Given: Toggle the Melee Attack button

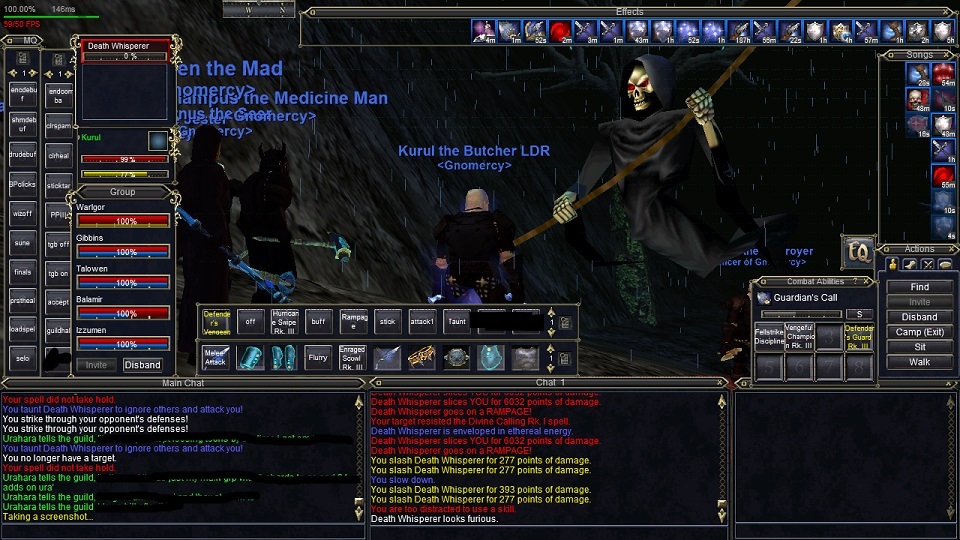Looking at the screenshot, I should pos(216,358).
